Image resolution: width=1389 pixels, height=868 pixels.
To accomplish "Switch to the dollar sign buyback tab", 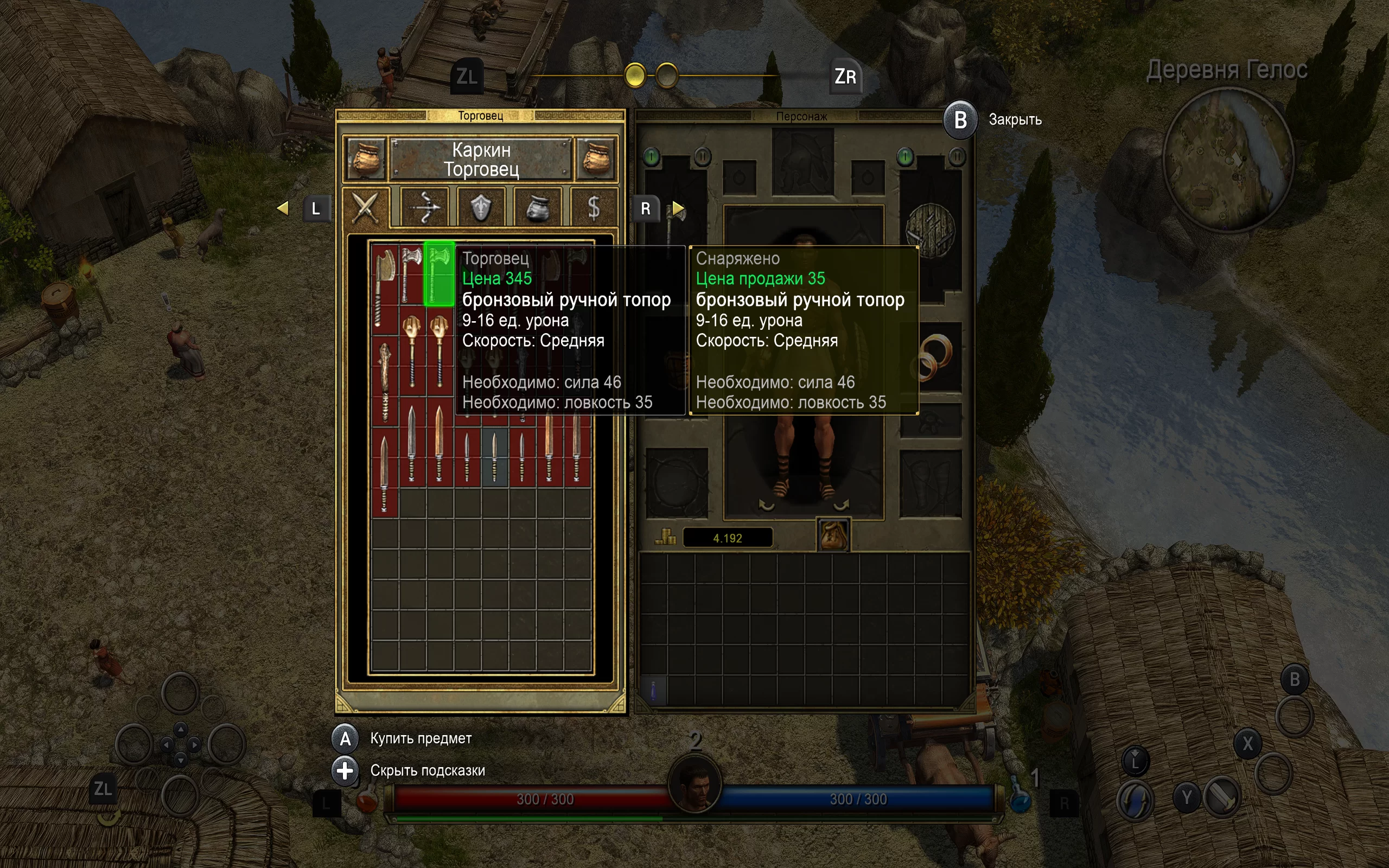I will pos(594,207).
